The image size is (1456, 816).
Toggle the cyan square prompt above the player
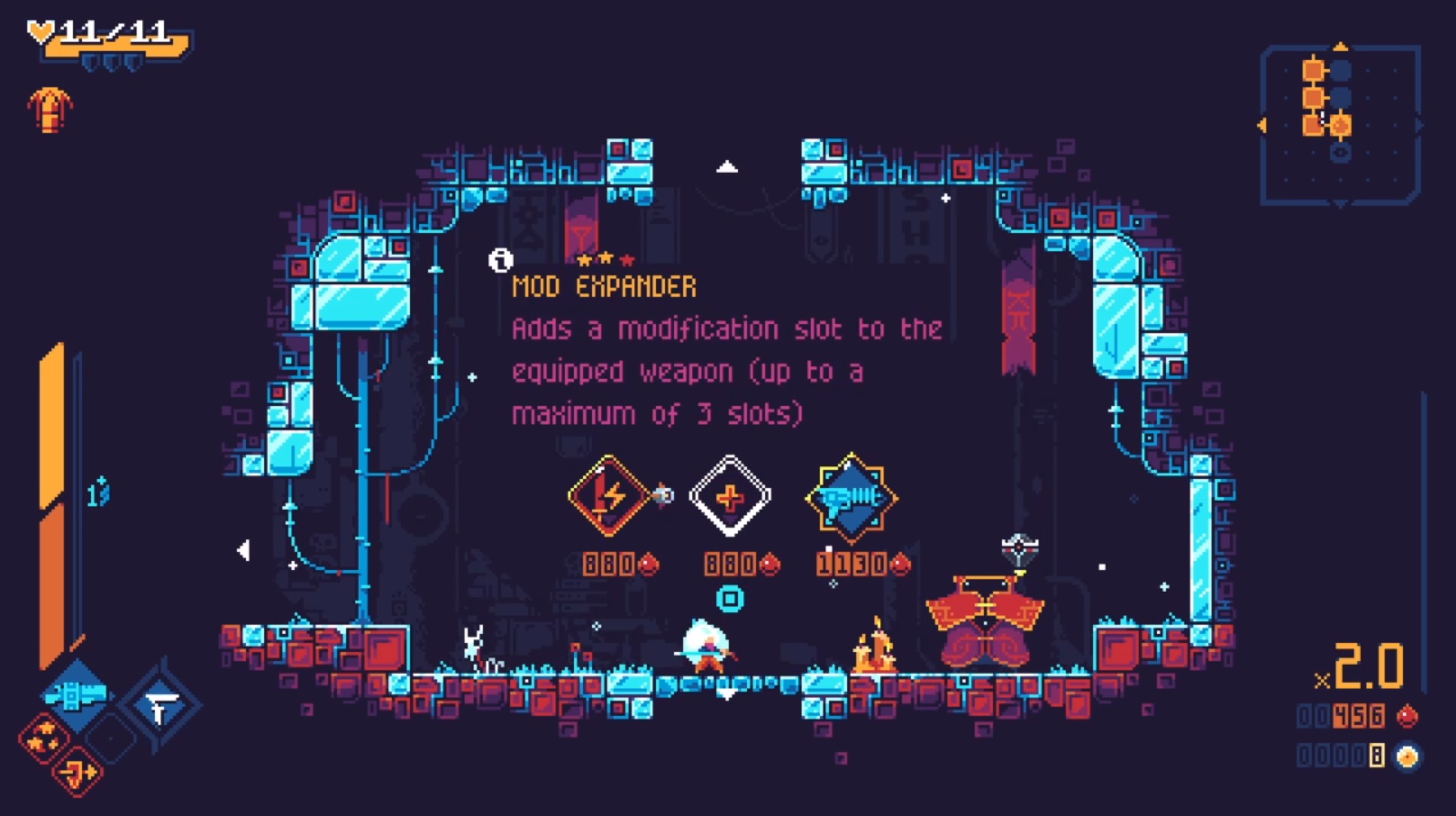729,599
